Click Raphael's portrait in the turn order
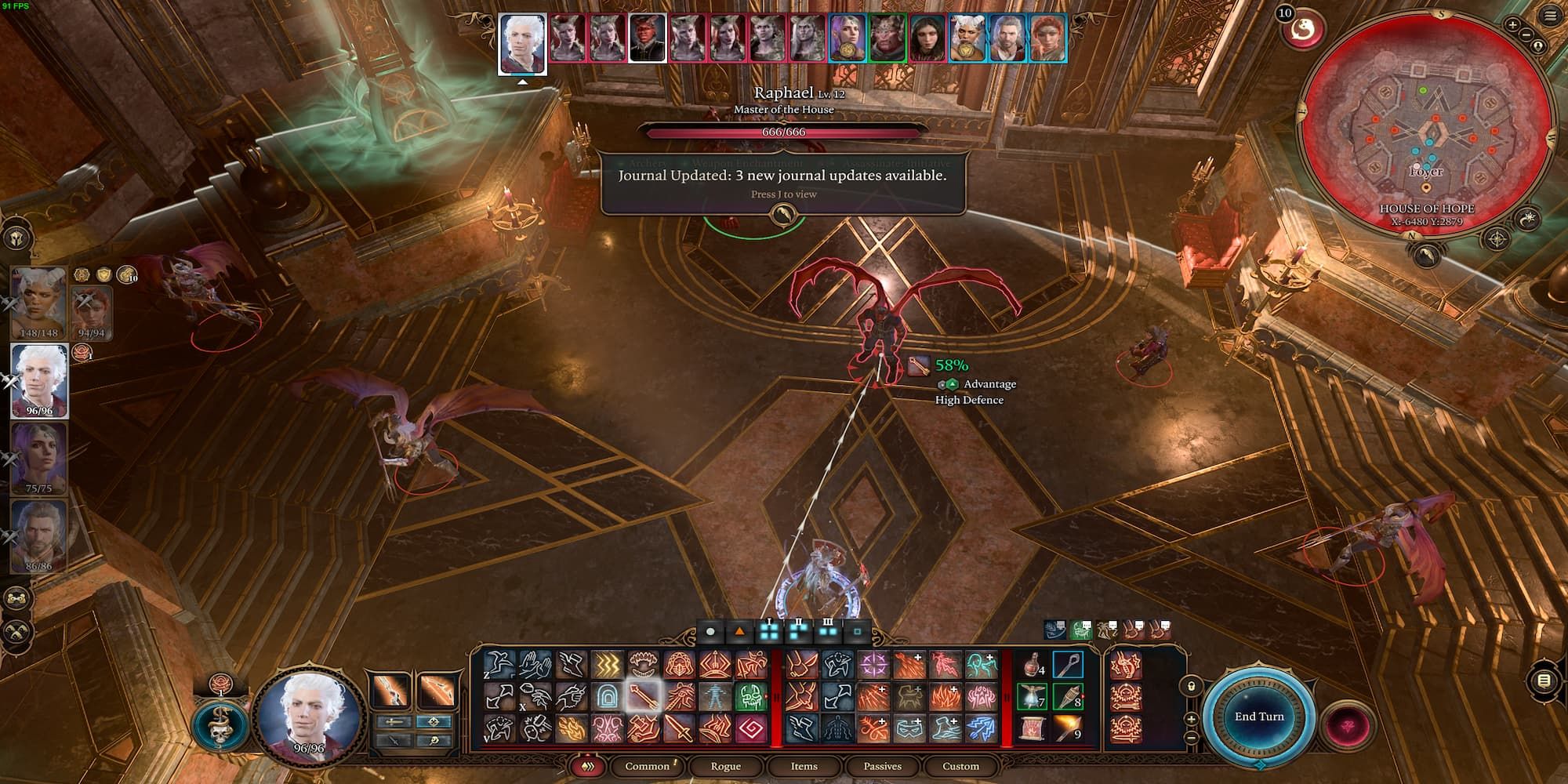This screenshot has height=784, width=1568. (x=648, y=38)
